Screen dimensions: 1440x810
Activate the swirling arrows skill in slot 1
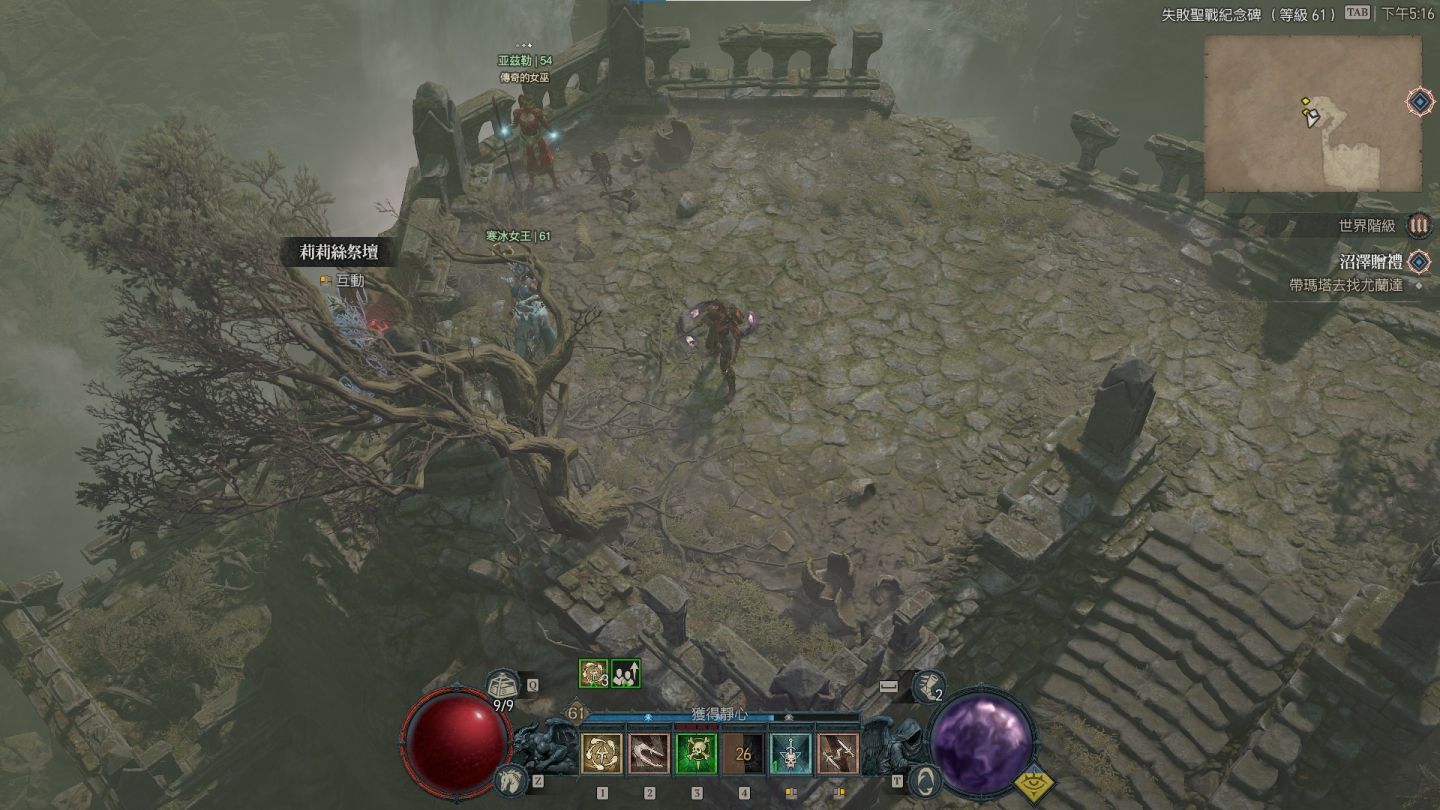[601, 754]
